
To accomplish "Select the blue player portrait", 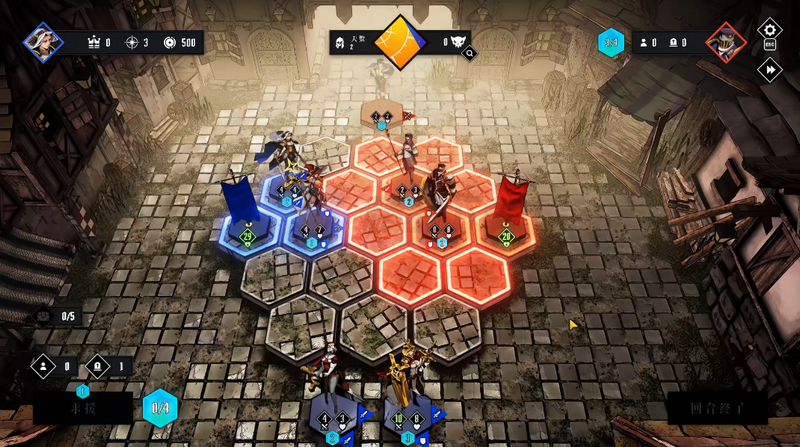I will click(x=44, y=42).
